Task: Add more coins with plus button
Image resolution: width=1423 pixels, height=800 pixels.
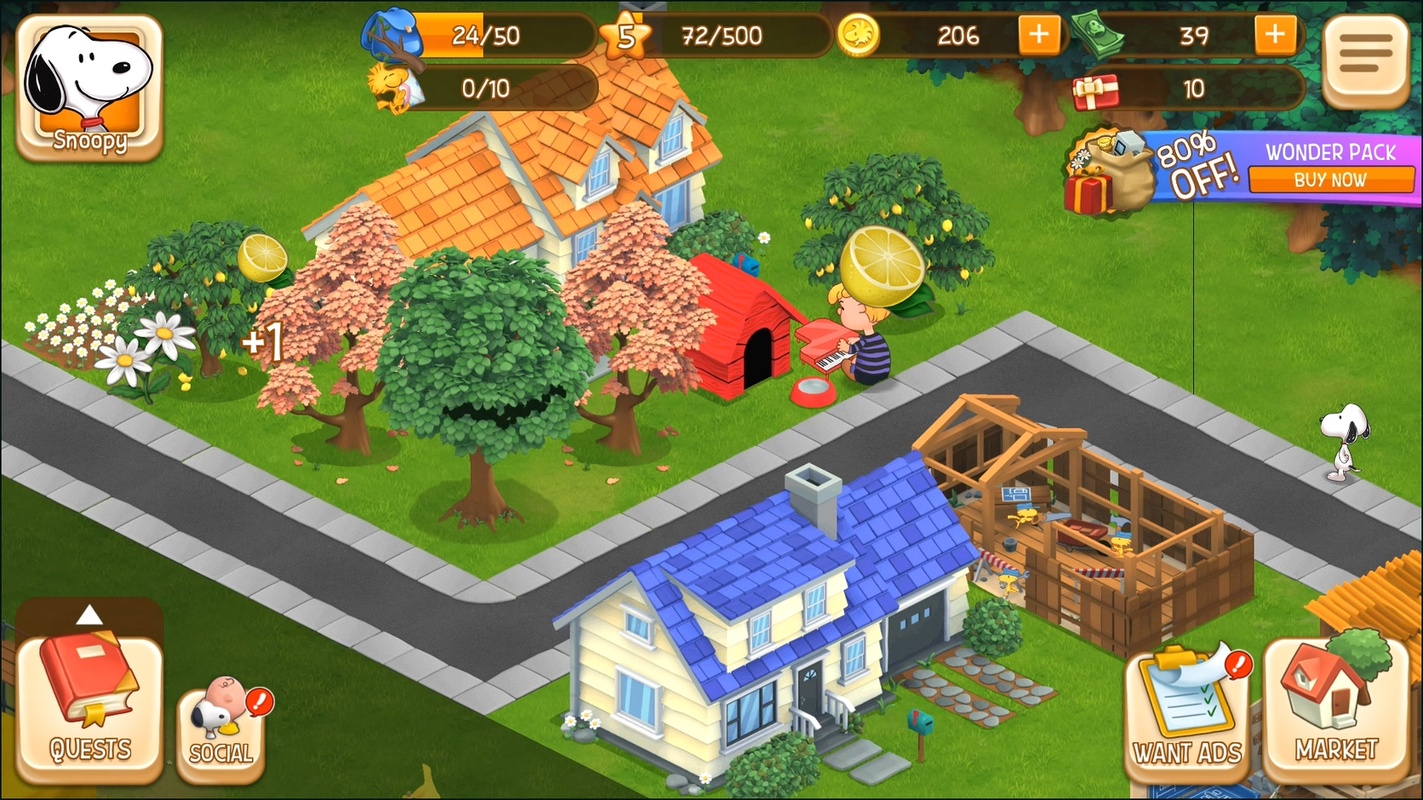Action: click(x=1040, y=36)
